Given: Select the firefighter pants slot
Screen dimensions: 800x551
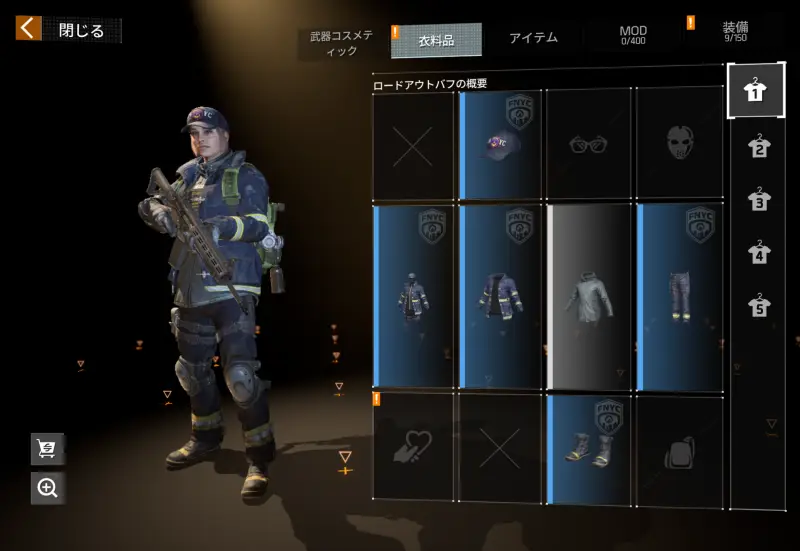Looking at the screenshot, I should (x=680, y=296).
